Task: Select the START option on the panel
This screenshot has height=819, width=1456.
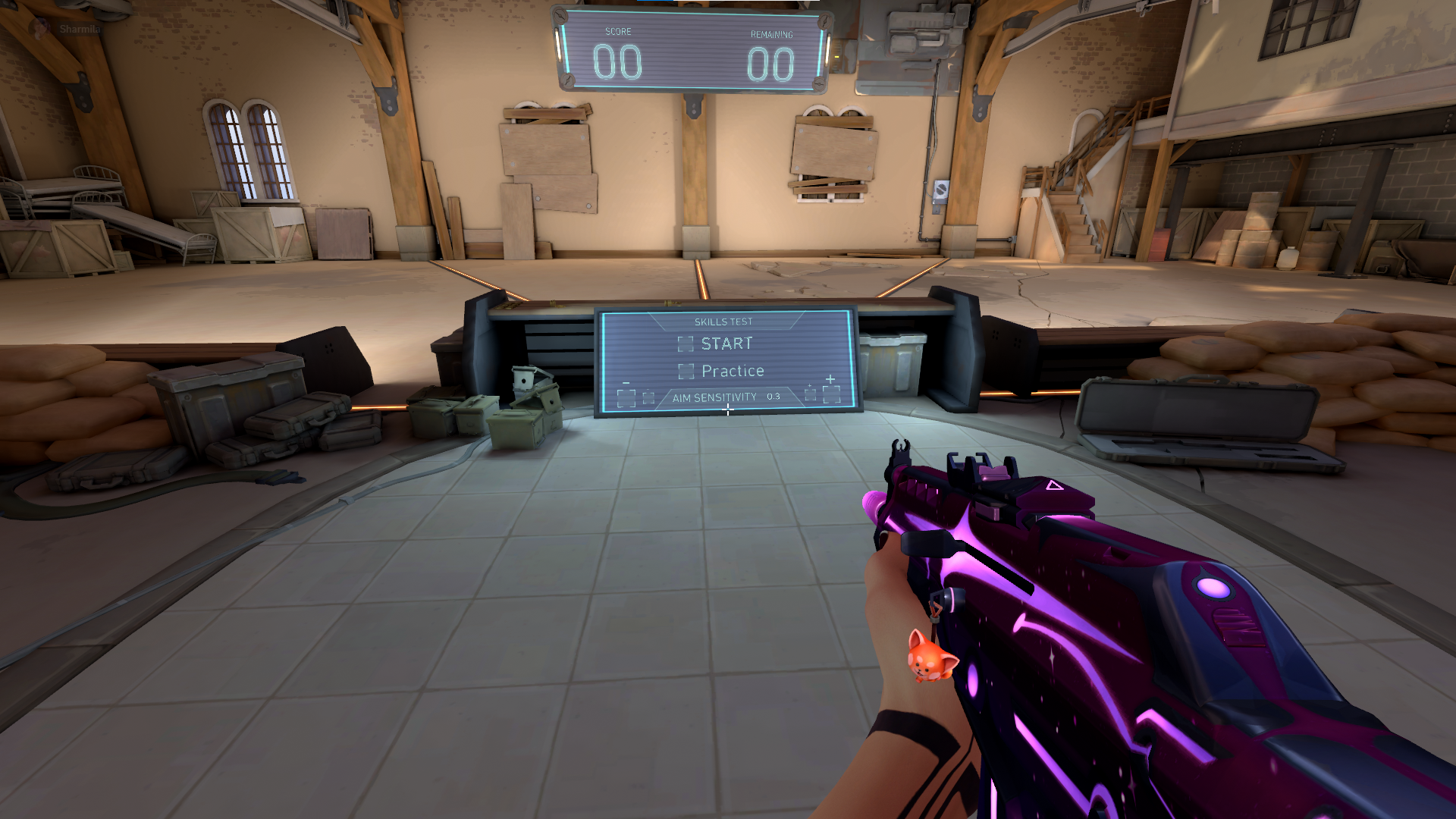Action: point(726,343)
